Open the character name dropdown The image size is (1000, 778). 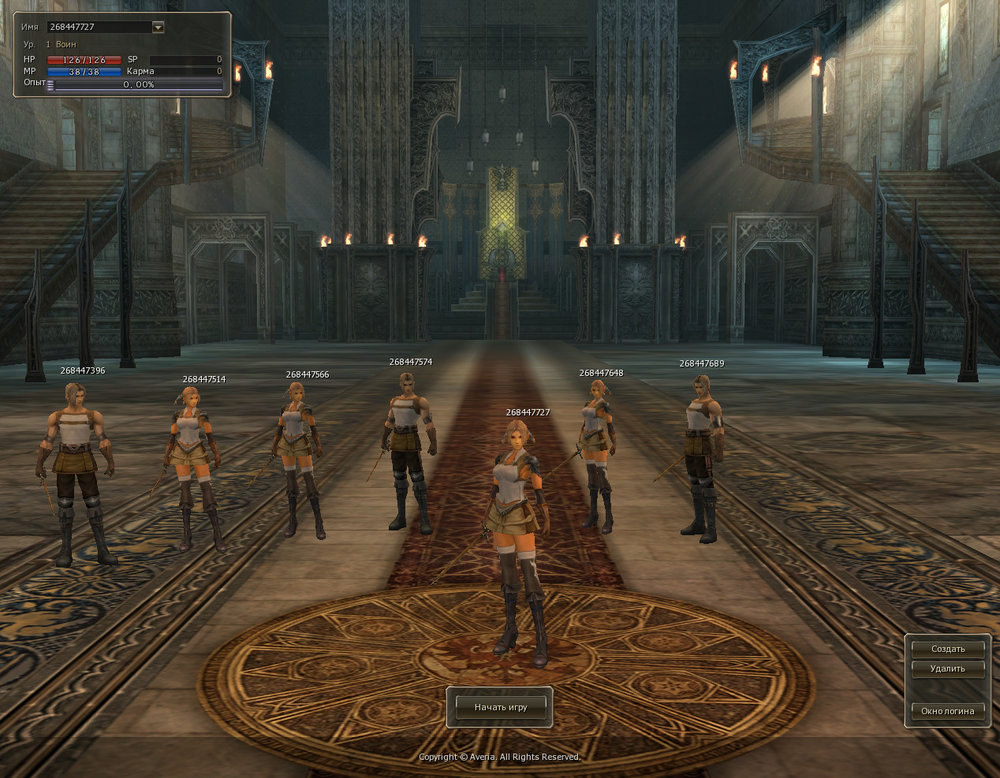pos(158,27)
